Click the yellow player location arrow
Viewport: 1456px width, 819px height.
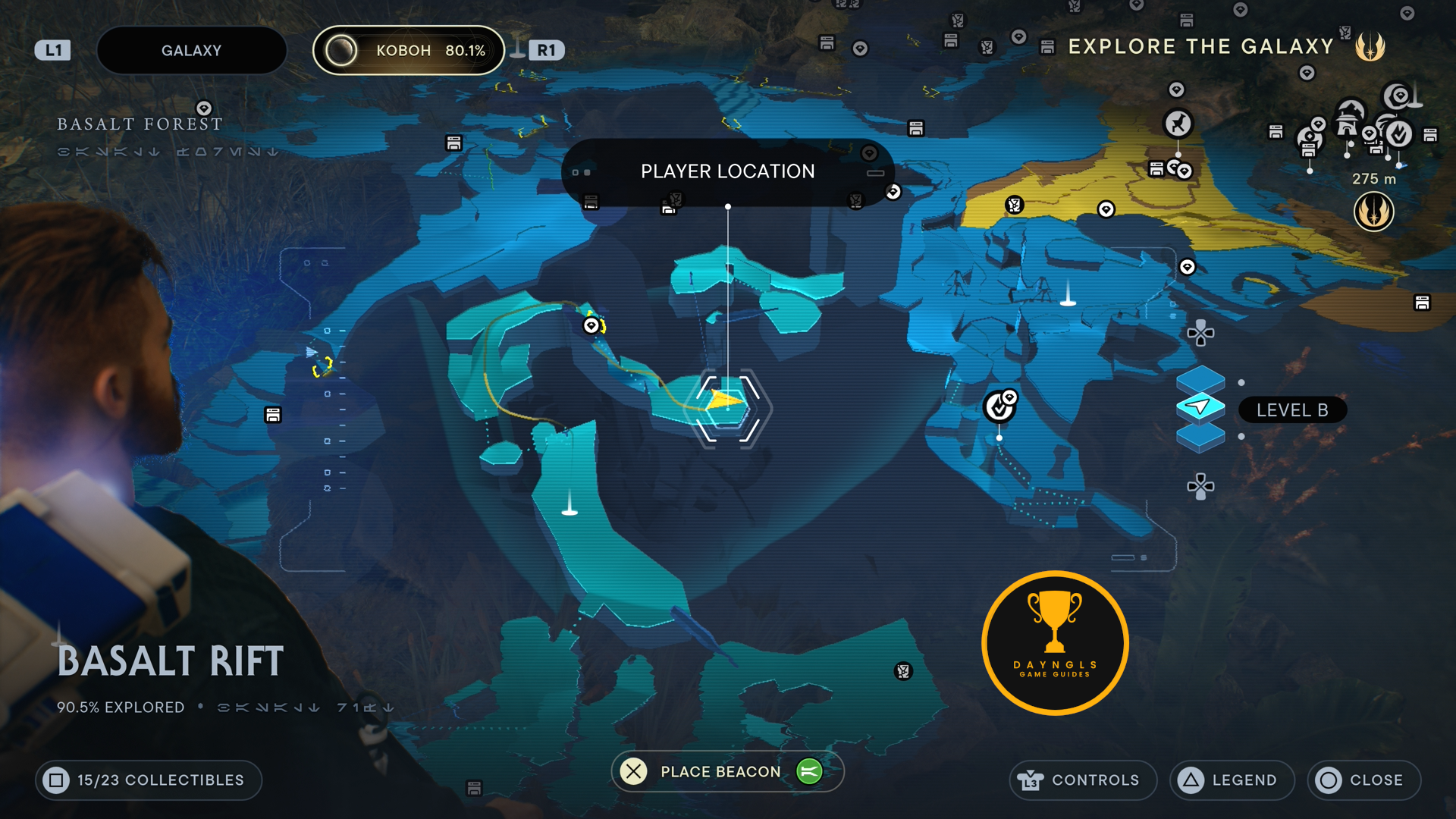pyautogui.click(x=725, y=400)
